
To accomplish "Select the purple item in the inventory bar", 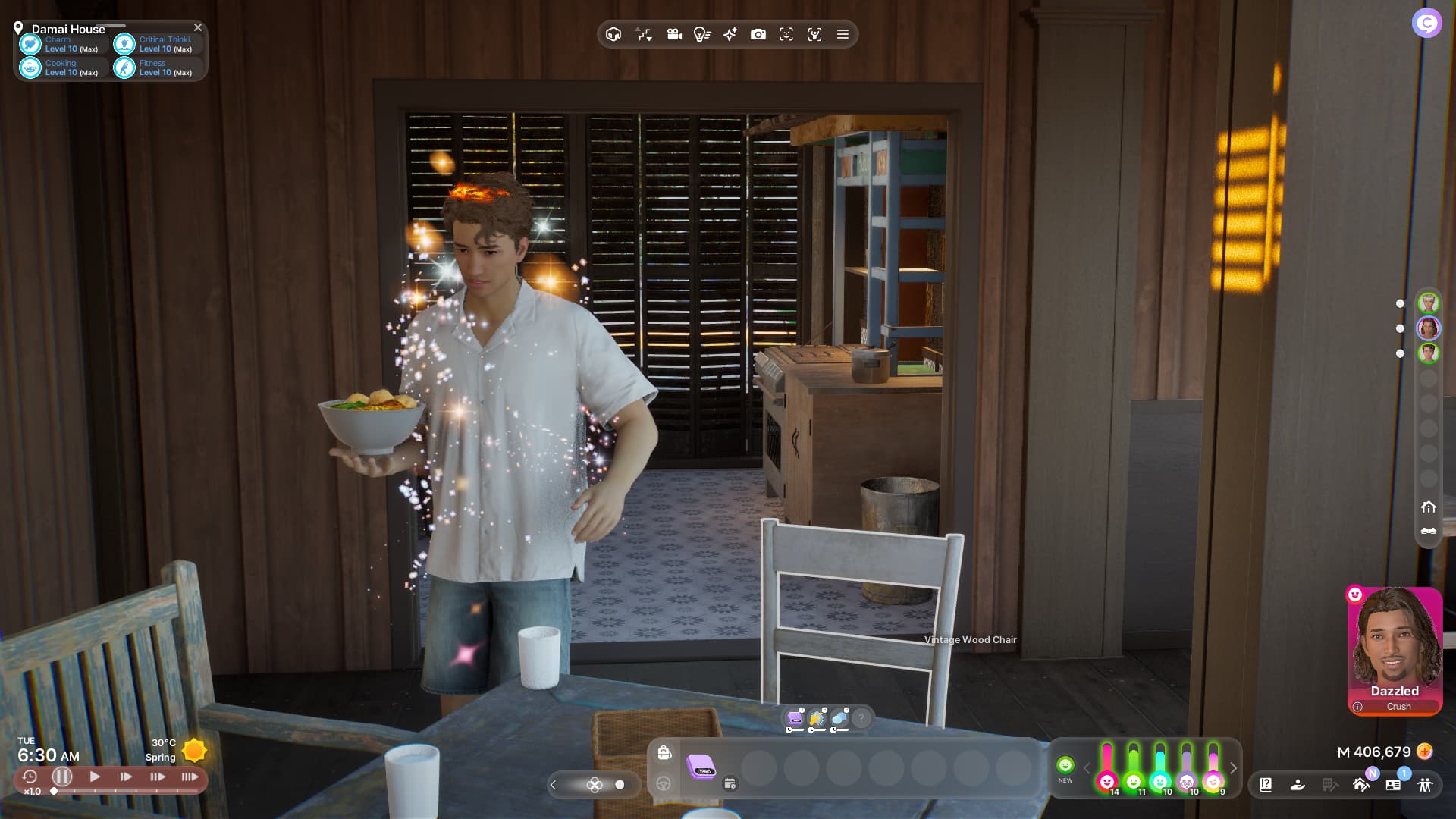I will click(701, 766).
